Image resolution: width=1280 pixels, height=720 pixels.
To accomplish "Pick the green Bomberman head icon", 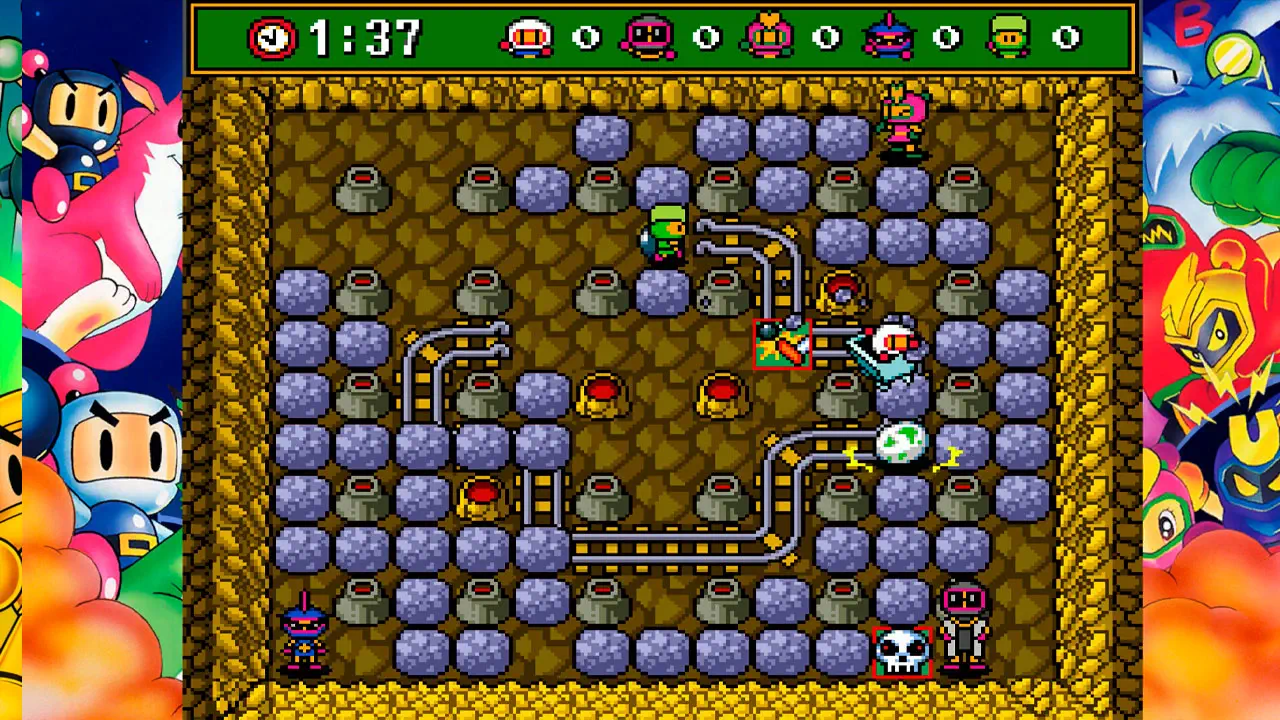I will tap(1008, 37).
